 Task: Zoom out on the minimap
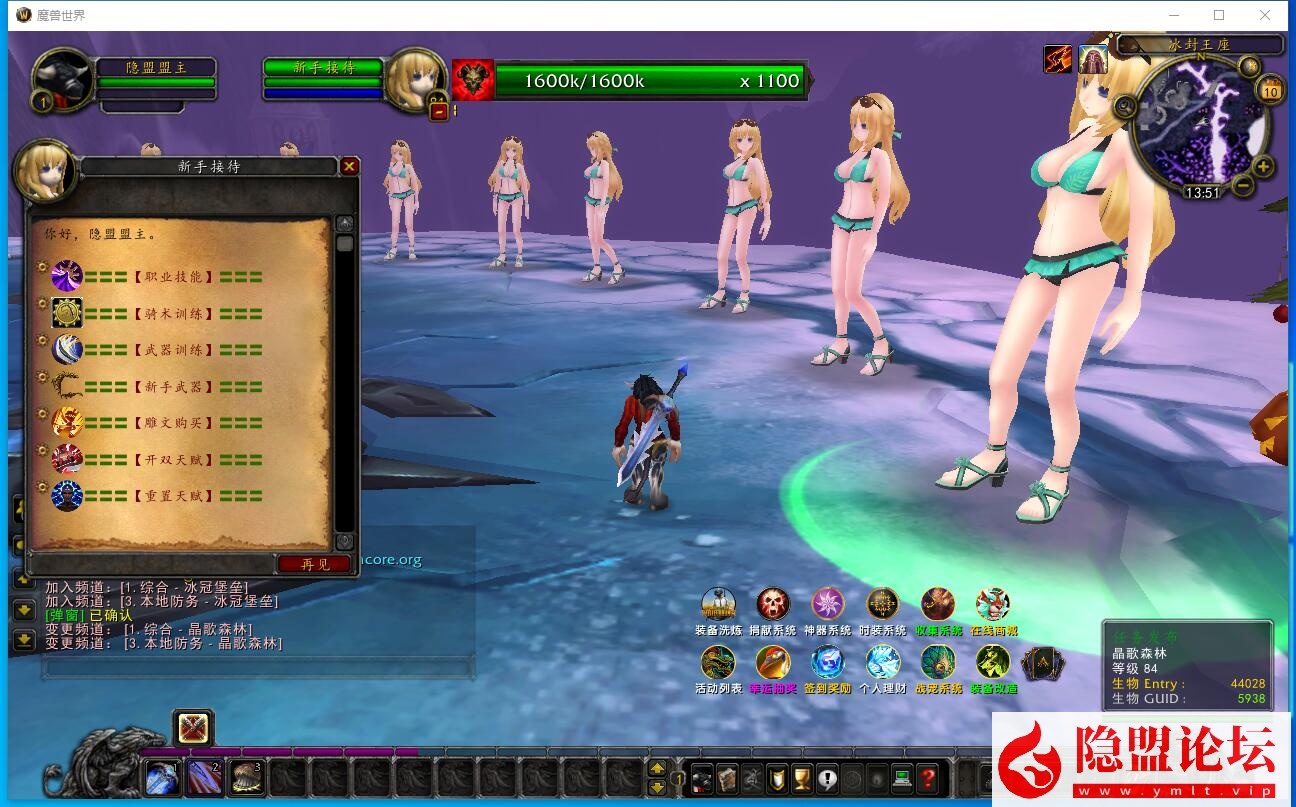pos(1243,185)
